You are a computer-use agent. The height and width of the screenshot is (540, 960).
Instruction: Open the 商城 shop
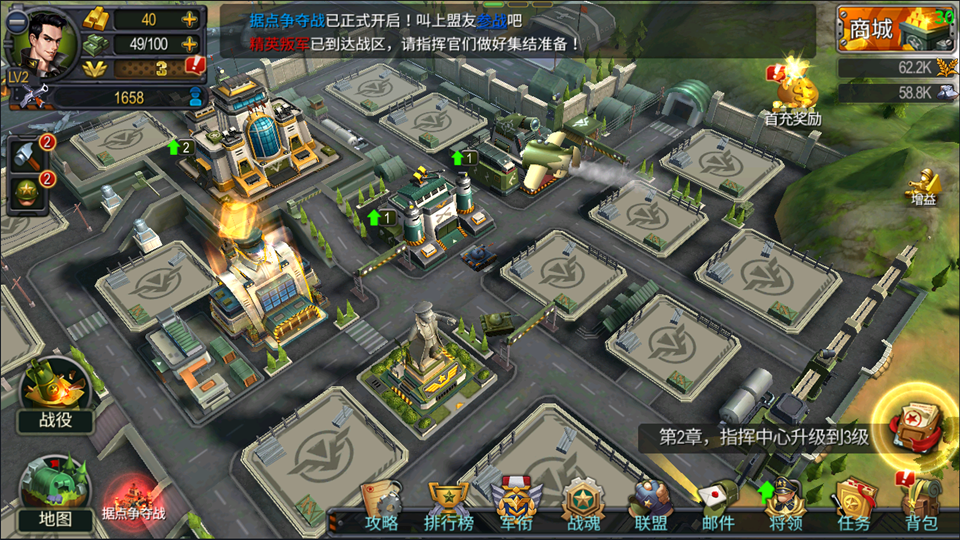point(893,30)
